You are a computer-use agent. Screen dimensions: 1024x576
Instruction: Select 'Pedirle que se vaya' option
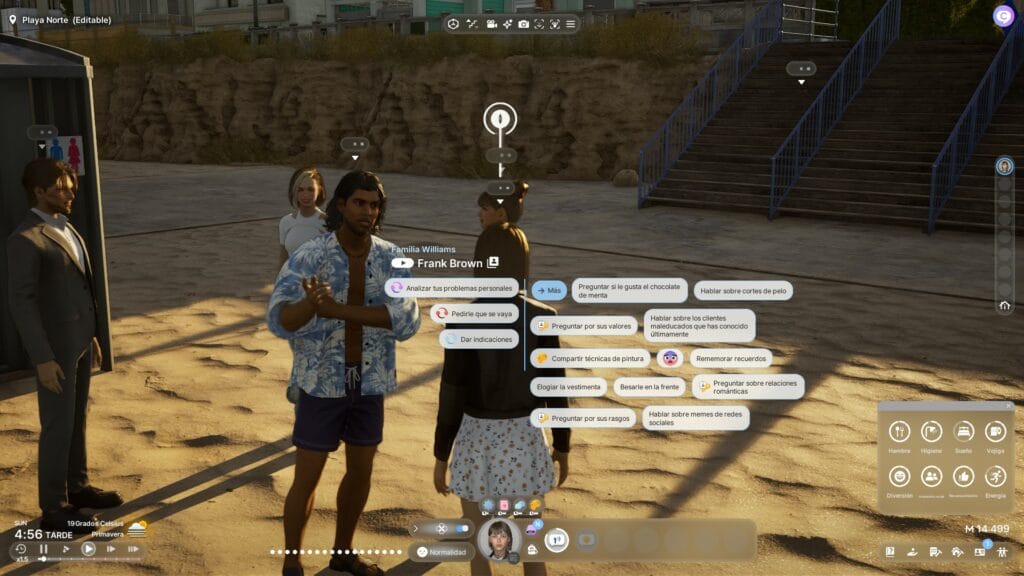click(474, 314)
